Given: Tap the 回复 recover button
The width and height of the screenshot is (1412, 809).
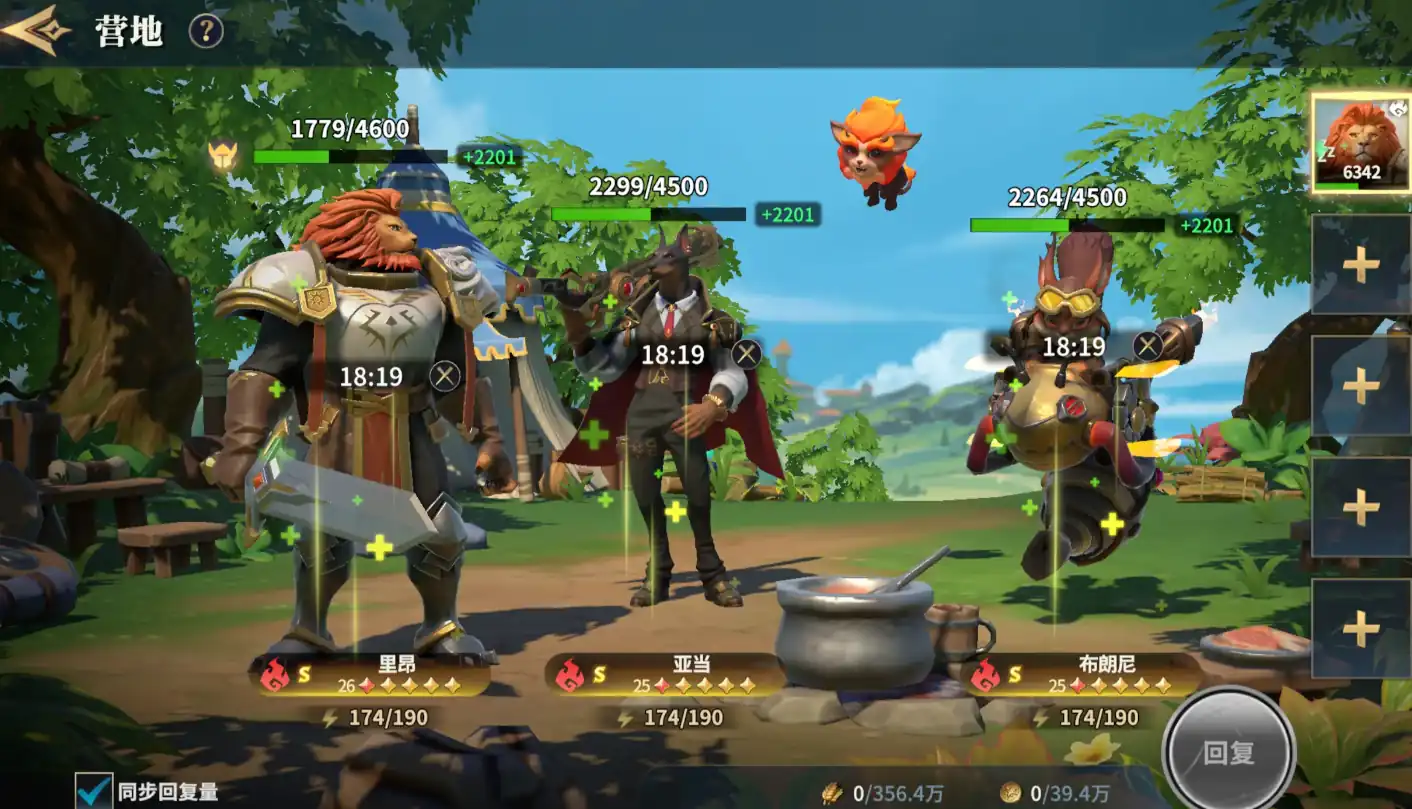Looking at the screenshot, I should tap(1228, 751).
